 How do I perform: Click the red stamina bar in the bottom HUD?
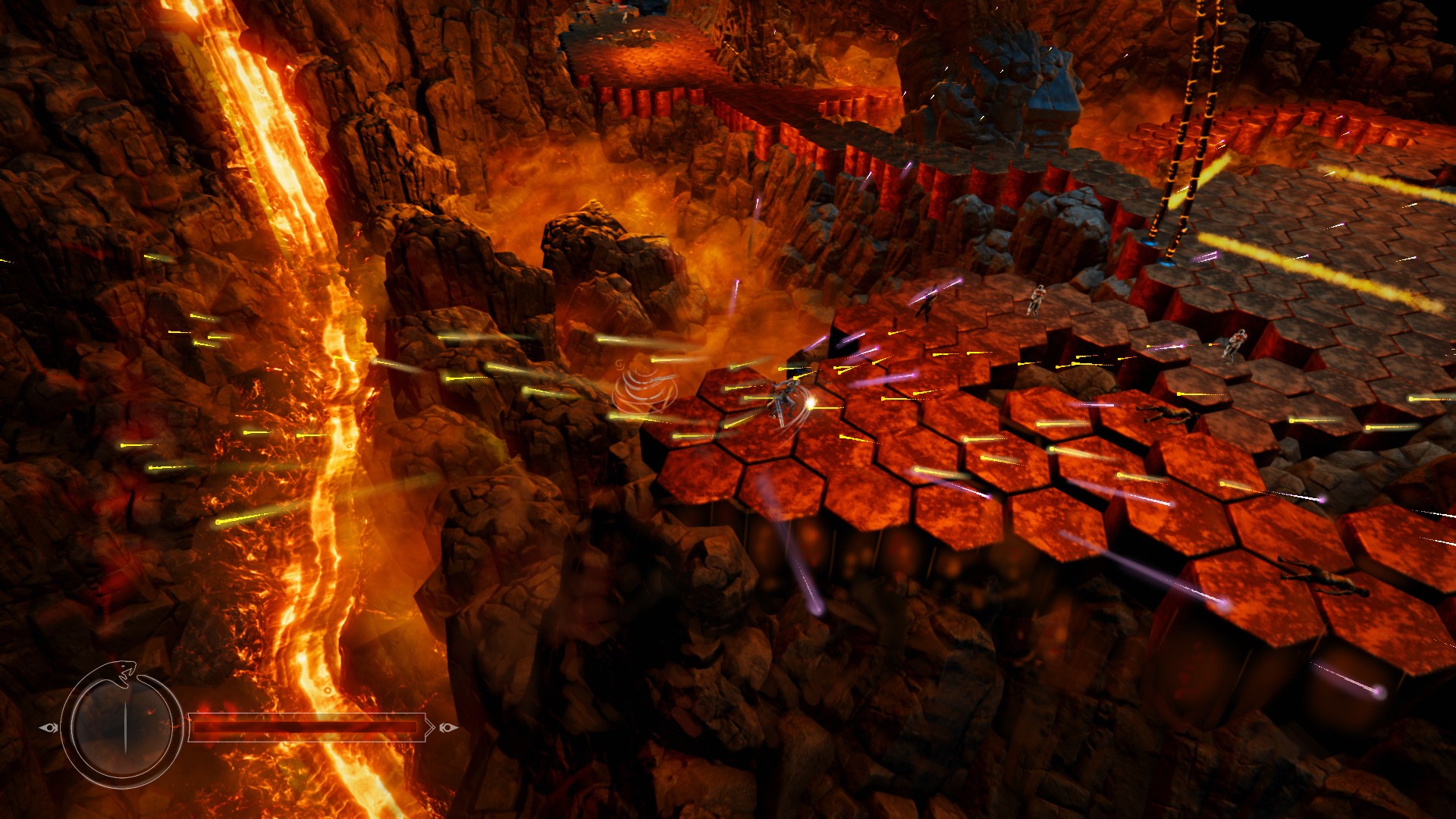coord(303,728)
